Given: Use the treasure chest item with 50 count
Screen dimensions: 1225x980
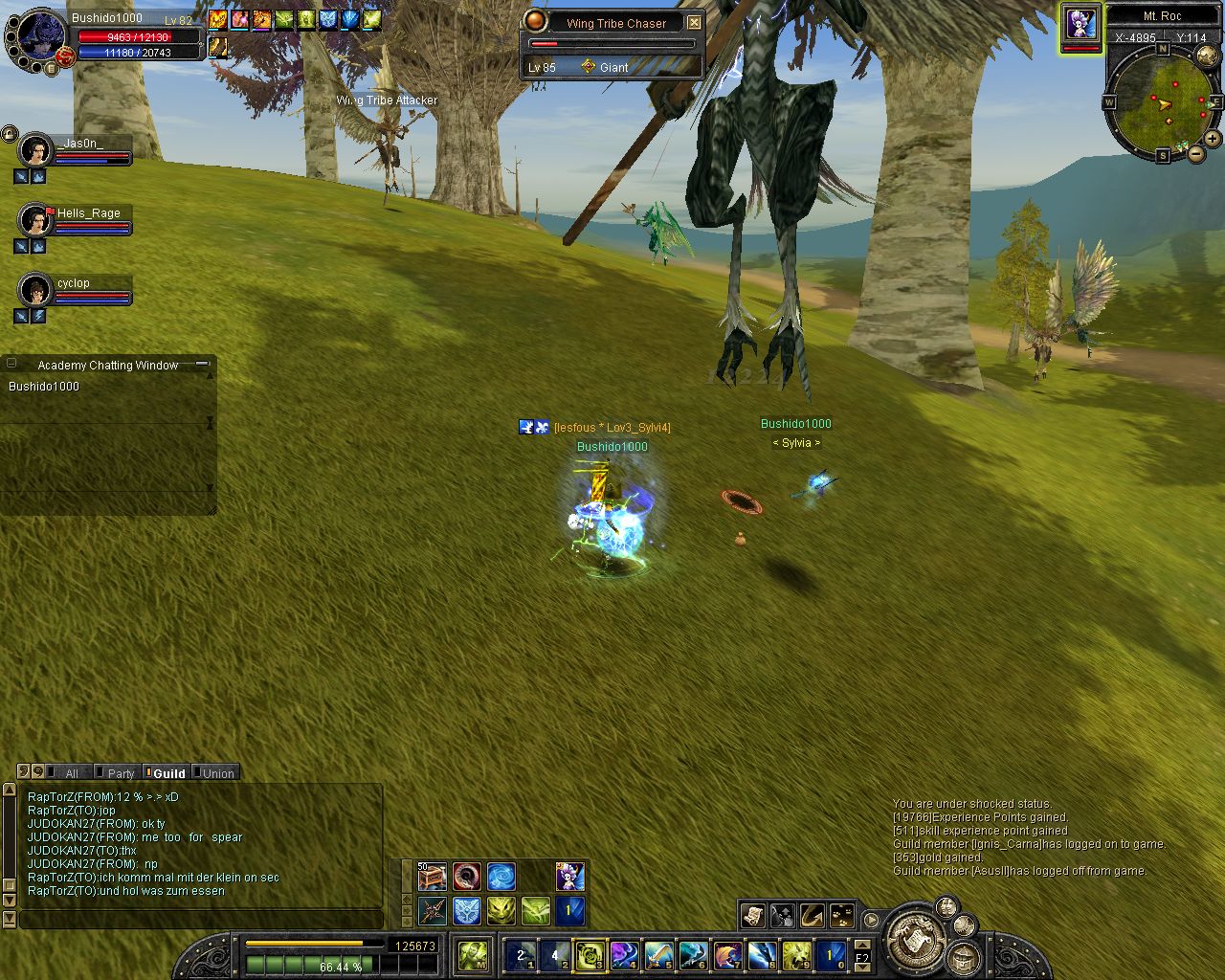Looking at the screenshot, I should click(432, 877).
